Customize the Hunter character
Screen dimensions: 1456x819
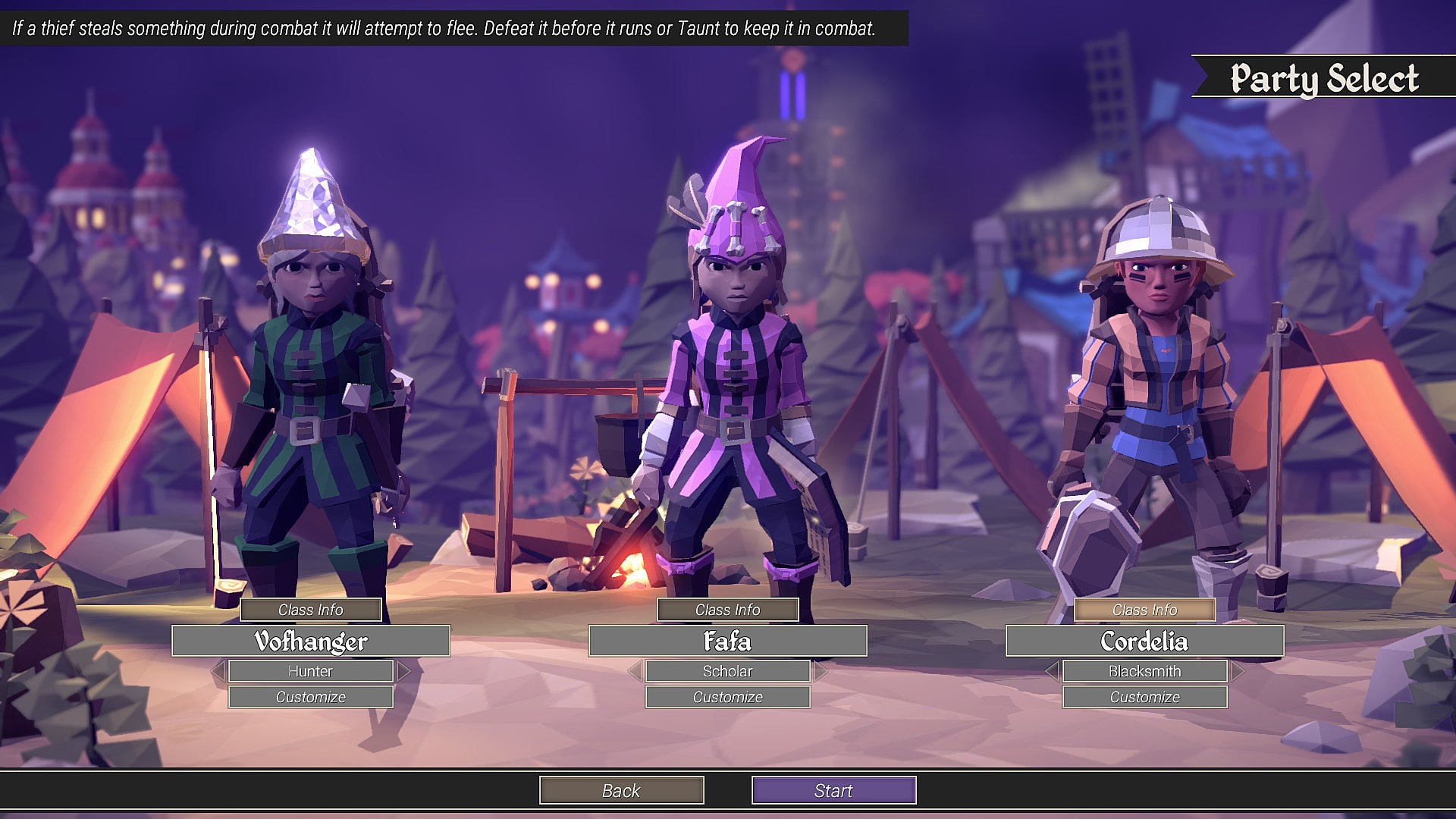pyautogui.click(x=311, y=697)
